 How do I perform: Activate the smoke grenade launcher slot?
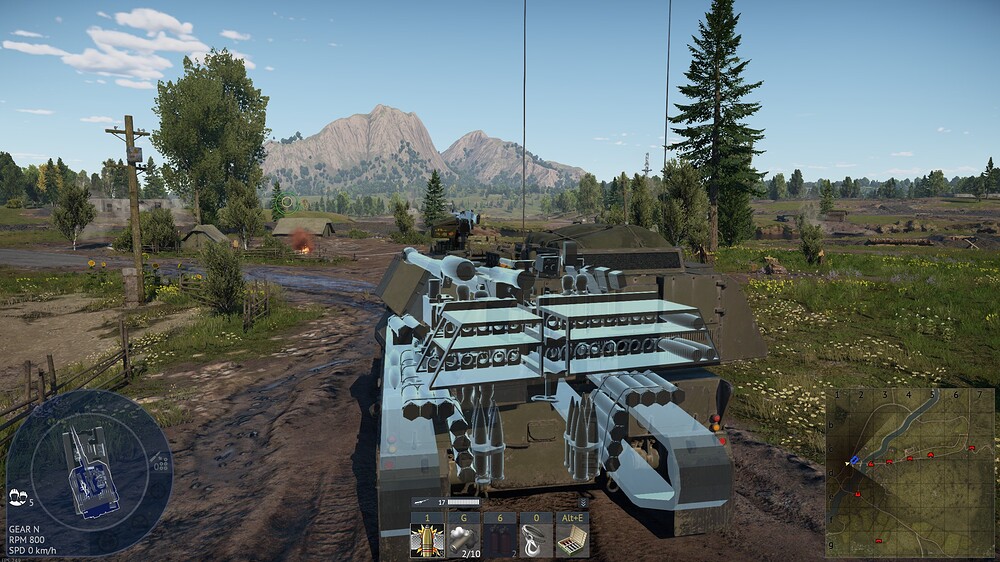(x=463, y=539)
